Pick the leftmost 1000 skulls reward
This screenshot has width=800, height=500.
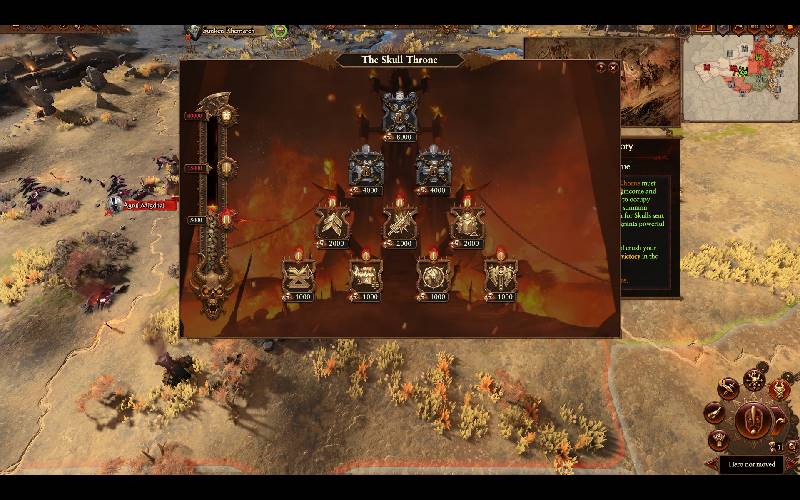tap(298, 275)
